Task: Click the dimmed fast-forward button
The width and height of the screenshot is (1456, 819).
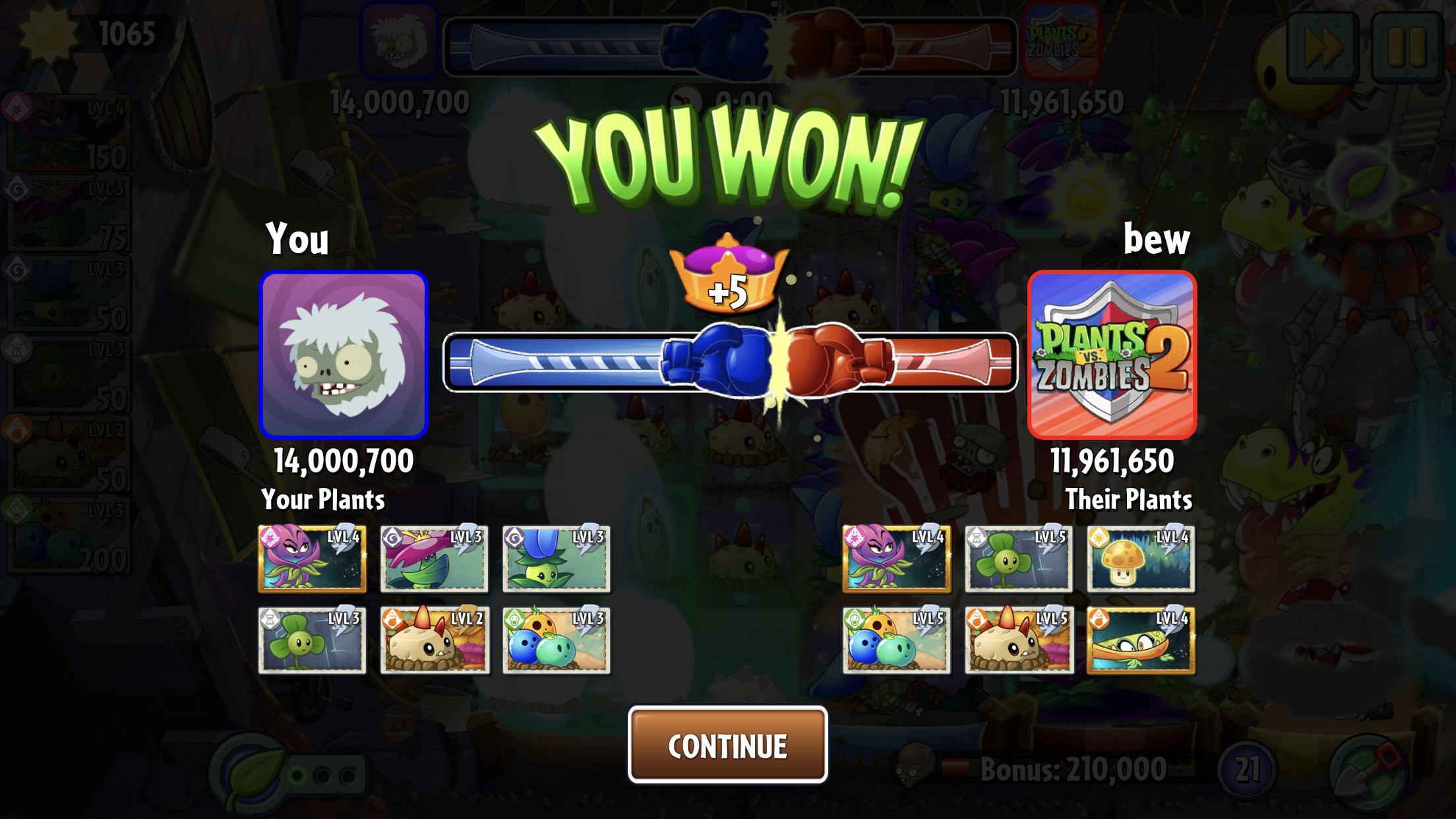Action: point(1322,47)
